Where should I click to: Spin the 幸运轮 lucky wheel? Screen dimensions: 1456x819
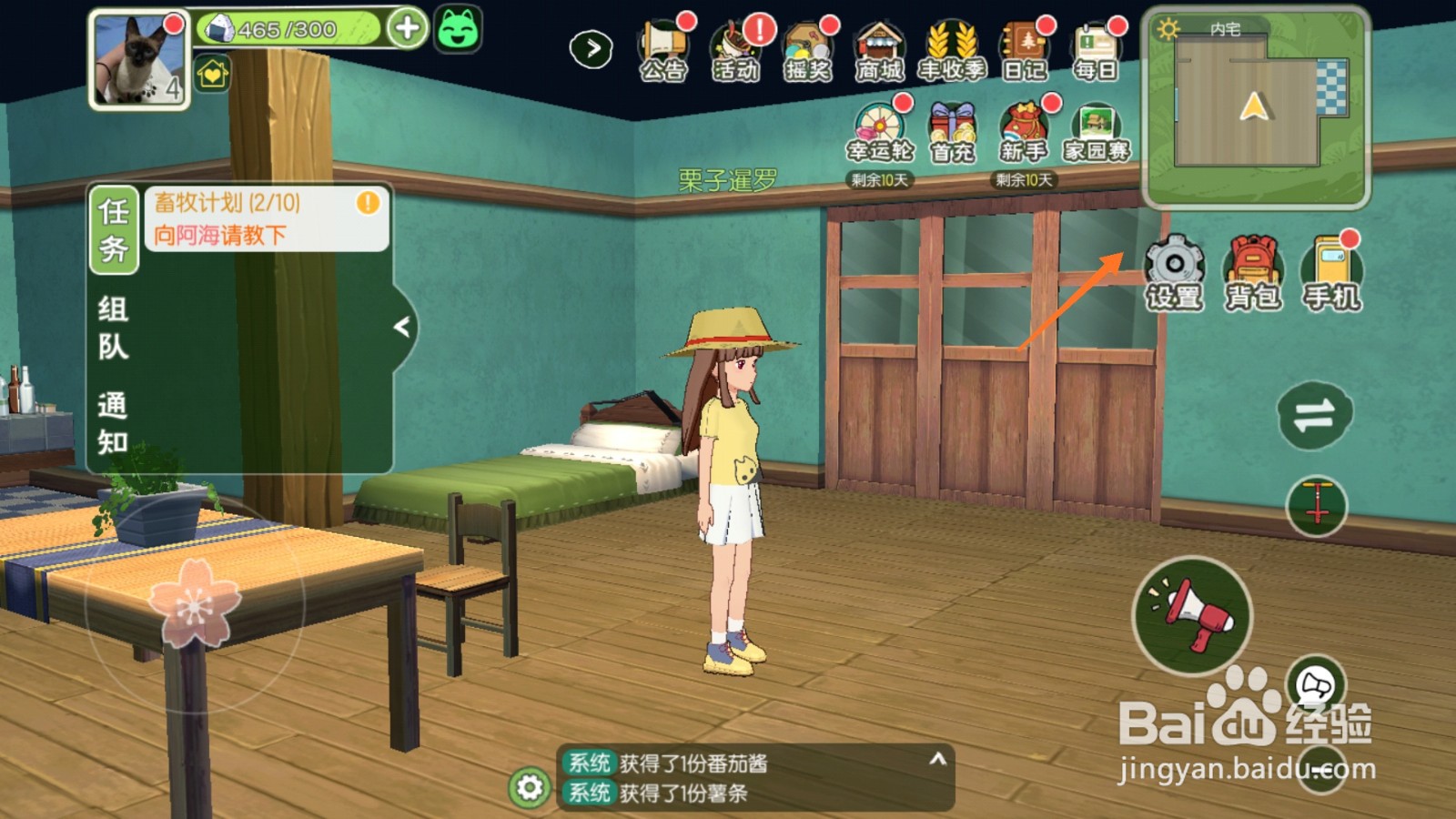pos(879,134)
